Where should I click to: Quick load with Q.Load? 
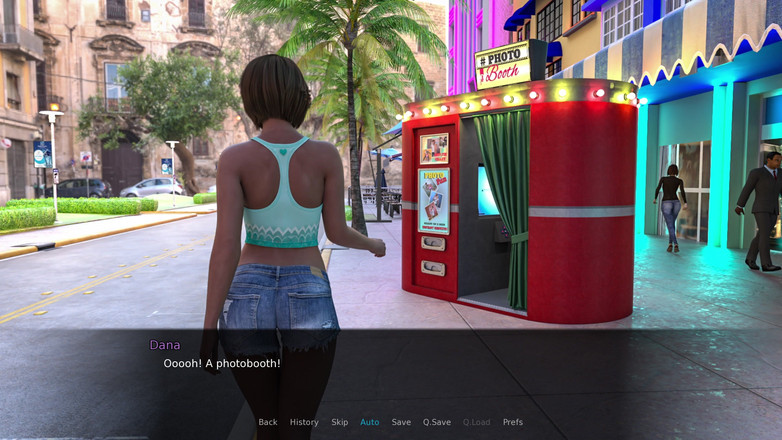coord(477,422)
